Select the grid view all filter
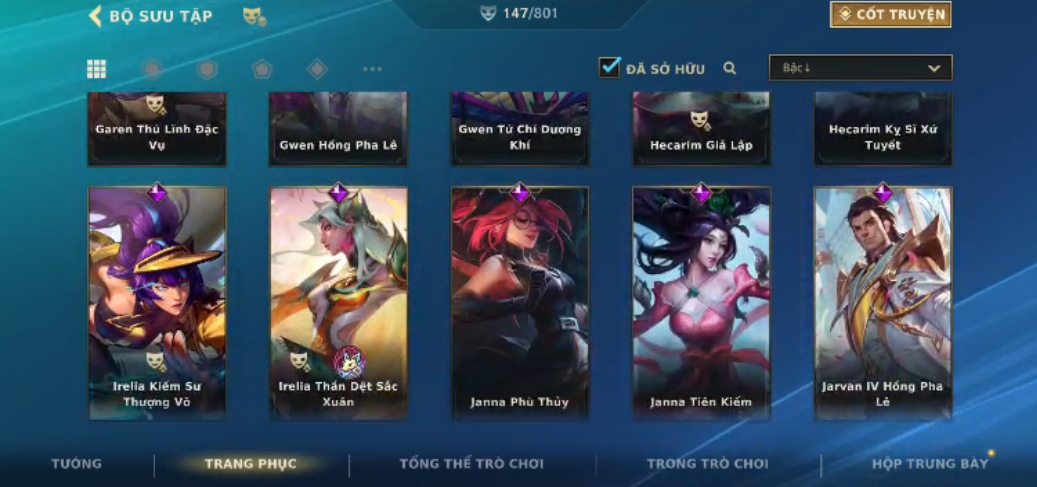1037x487 pixels. (96, 69)
